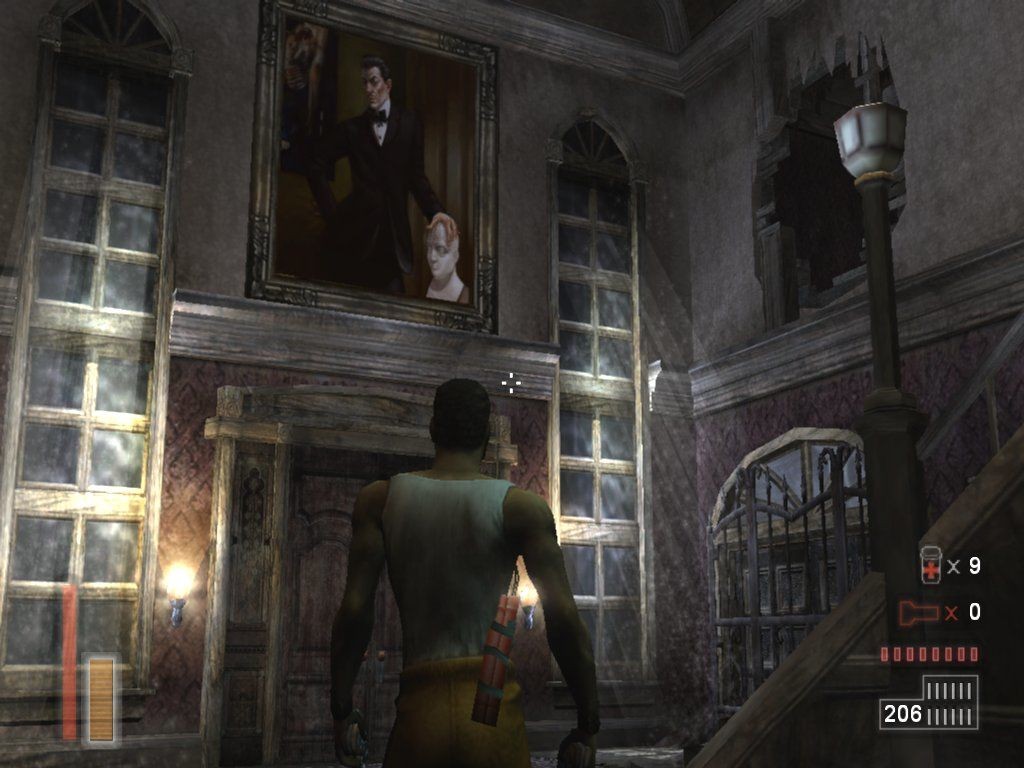This screenshot has width=1024, height=768.
Task: Select the medicine bottle icon
Action: [930, 565]
